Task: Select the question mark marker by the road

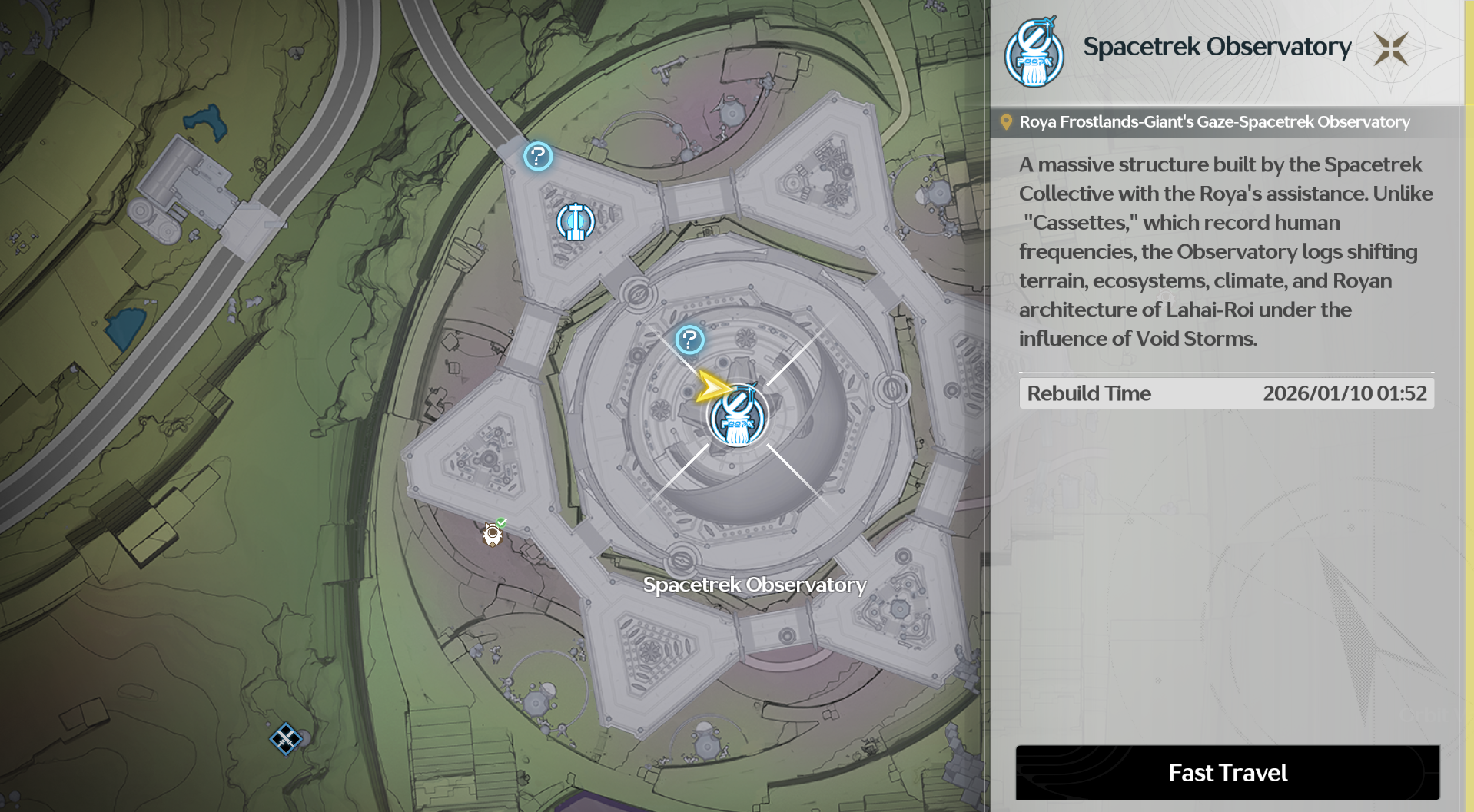Action: pos(538,157)
